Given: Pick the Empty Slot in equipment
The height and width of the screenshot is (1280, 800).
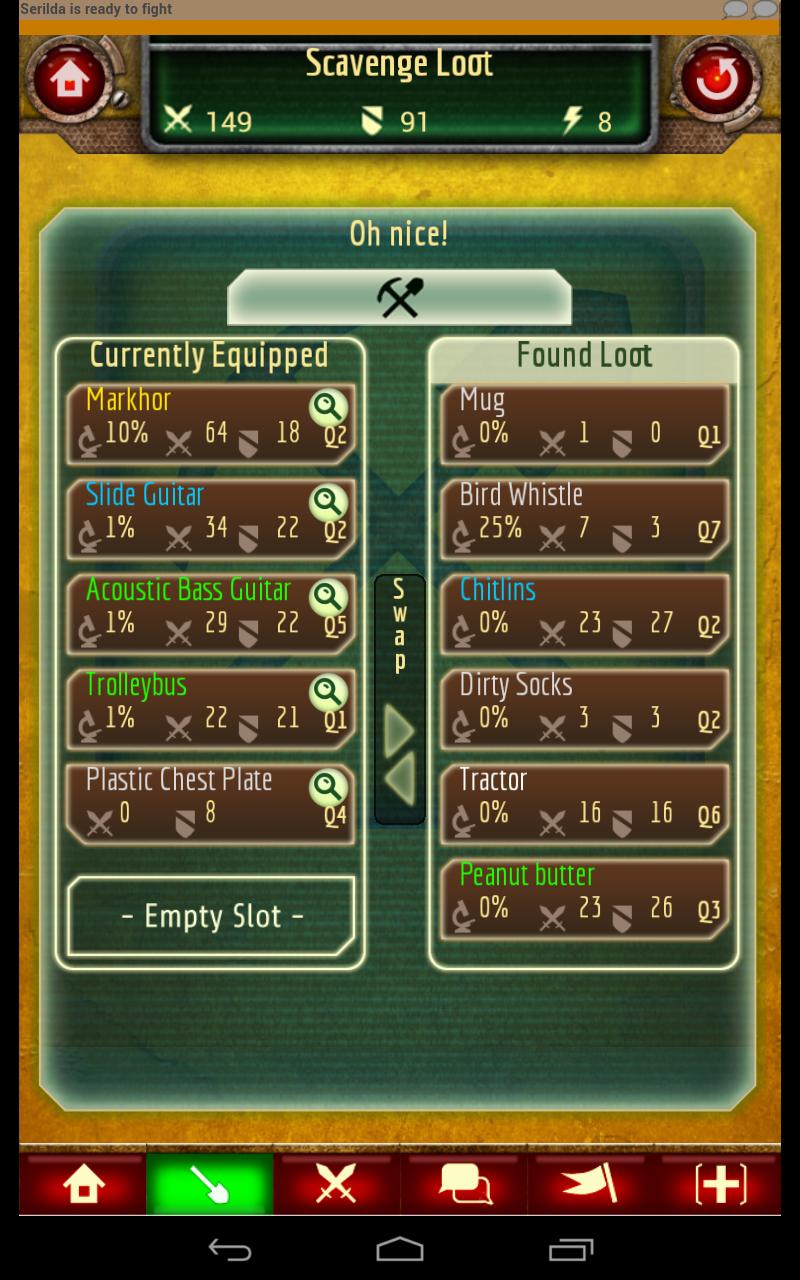Looking at the screenshot, I should pyautogui.click(x=211, y=916).
